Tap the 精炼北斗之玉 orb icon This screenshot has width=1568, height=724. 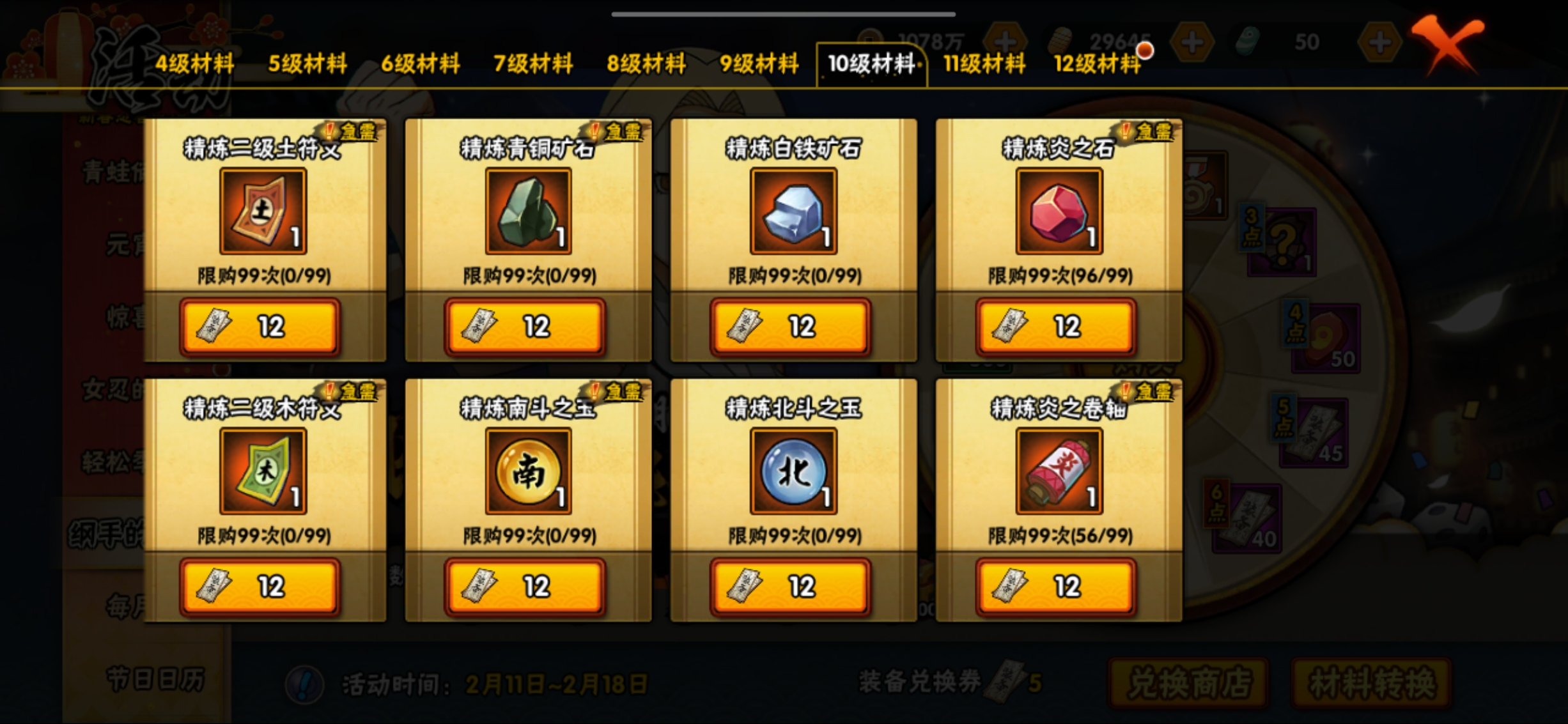(x=793, y=471)
